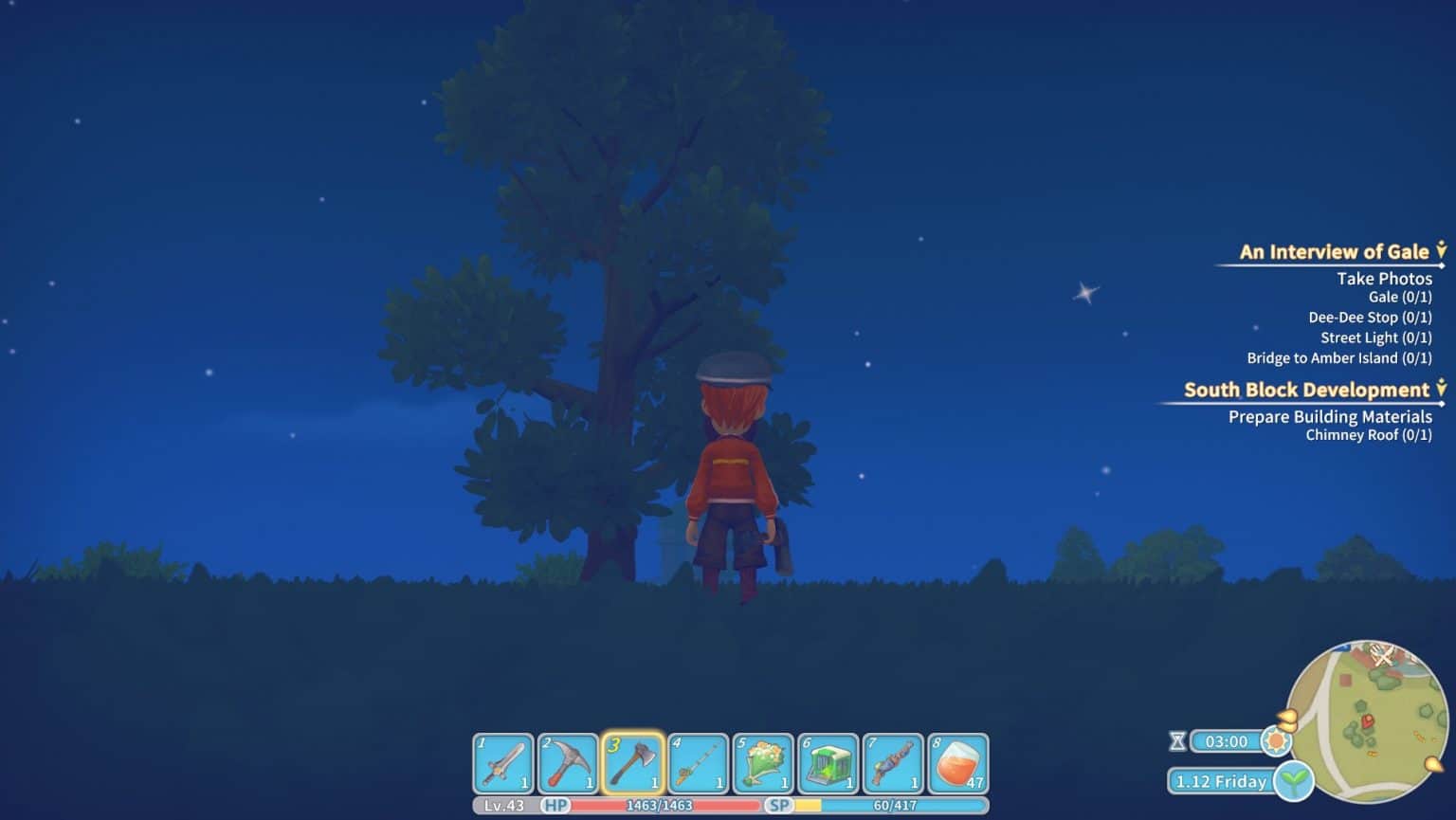Select the axe in highlighted slot 3
This screenshot has height=820, width=1456.
point(635,763)
